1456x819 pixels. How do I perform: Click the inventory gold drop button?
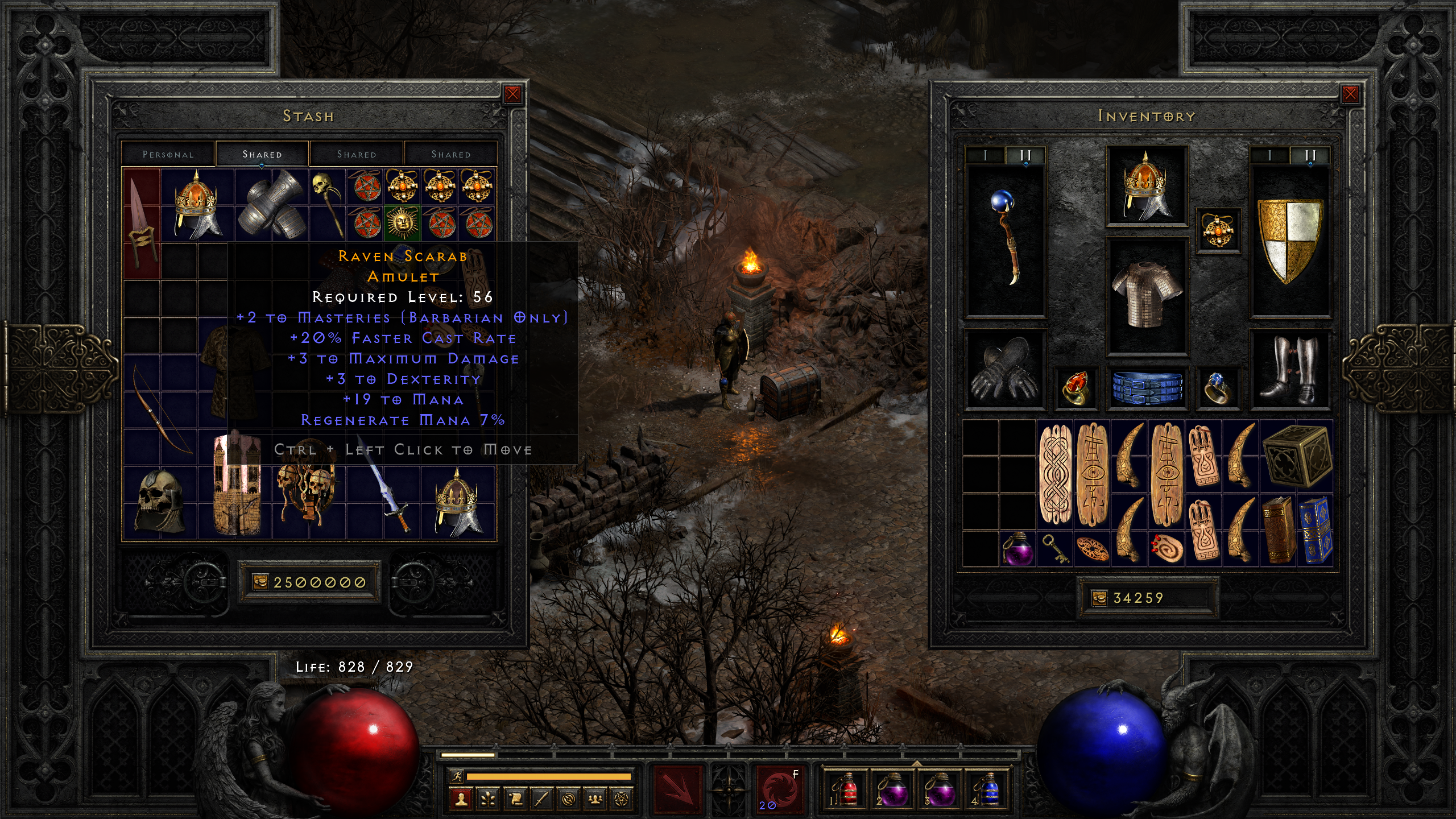pyautogui.click(x=1099, y=598)
